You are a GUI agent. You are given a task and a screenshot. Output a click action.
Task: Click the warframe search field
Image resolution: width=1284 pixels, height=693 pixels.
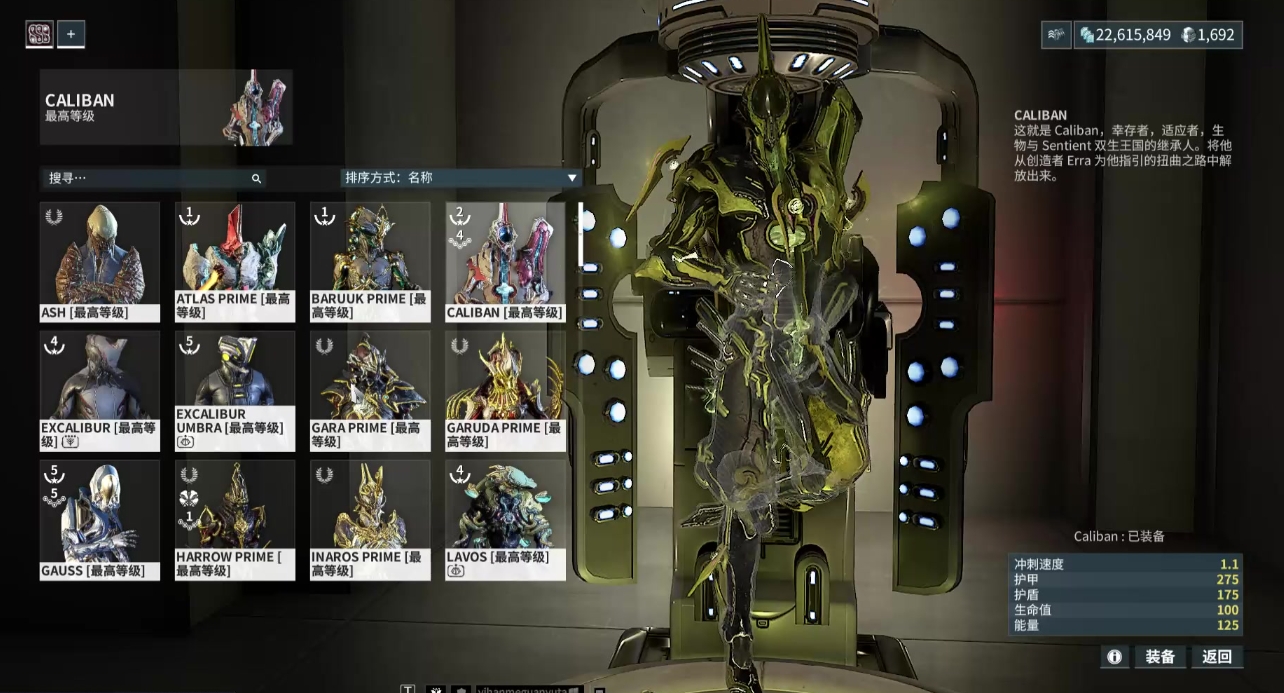point(150,178)
